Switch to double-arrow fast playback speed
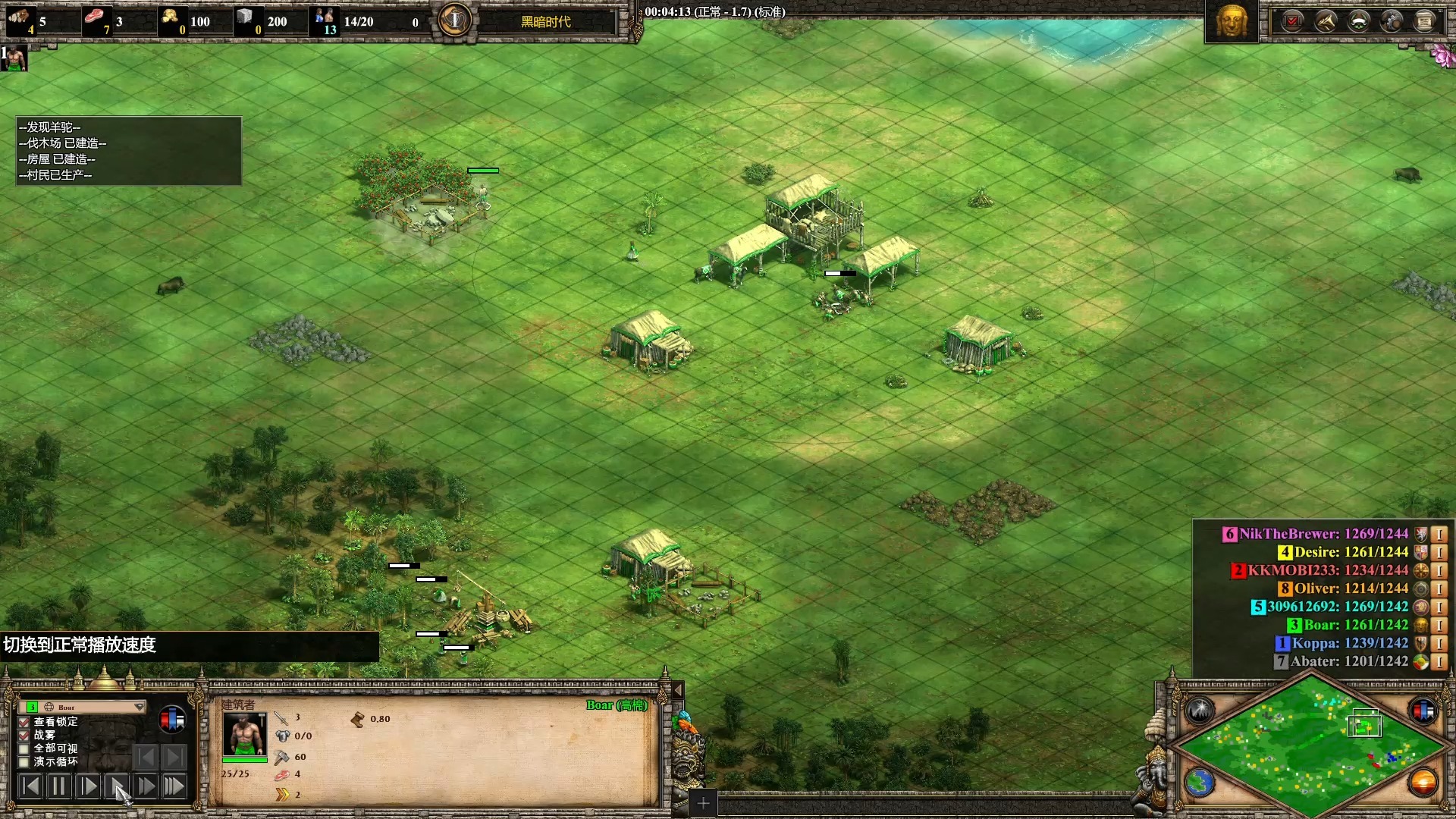 146,786
